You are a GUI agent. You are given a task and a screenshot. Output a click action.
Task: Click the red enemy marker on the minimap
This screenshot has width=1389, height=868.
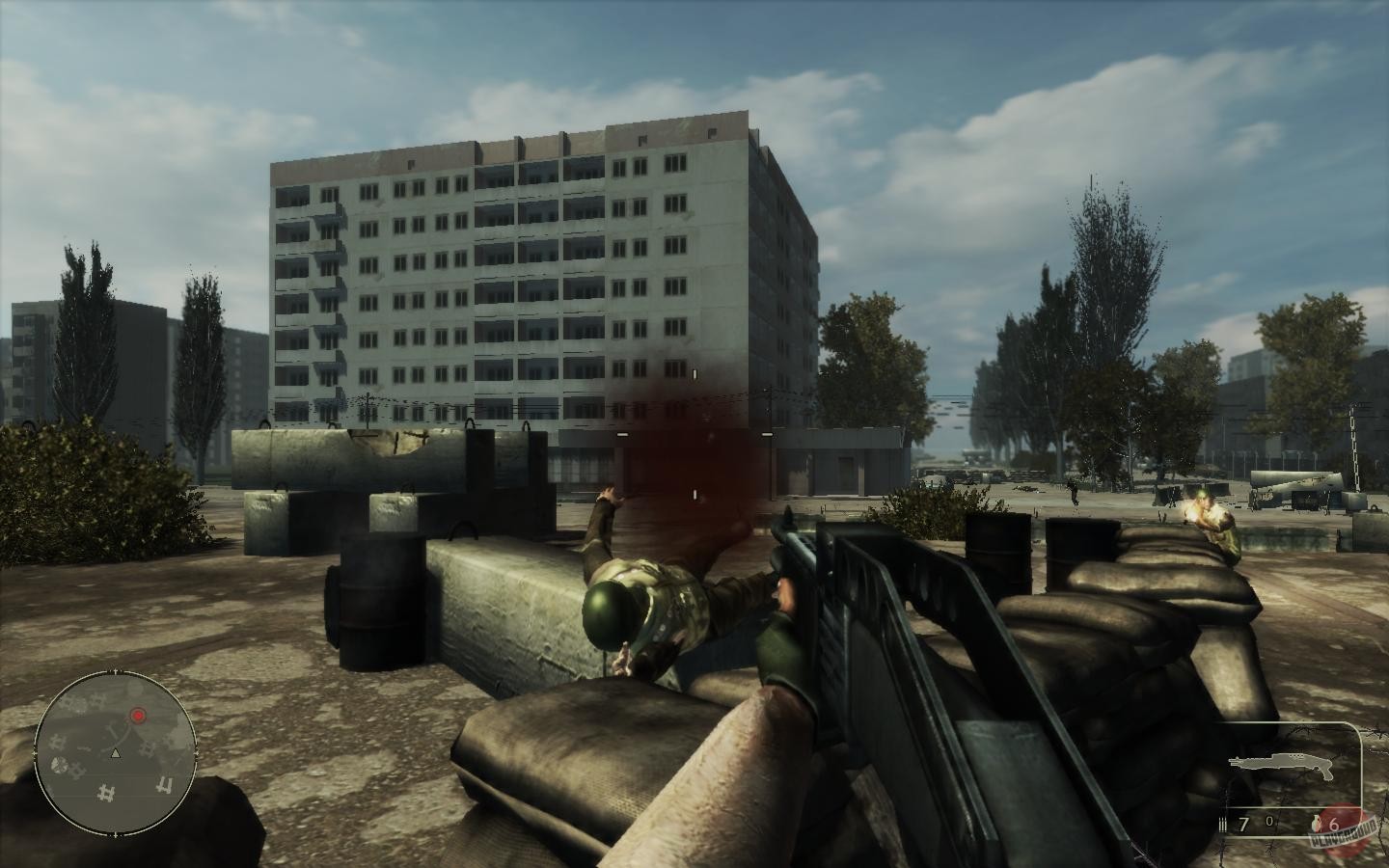[x=138, y=715]
